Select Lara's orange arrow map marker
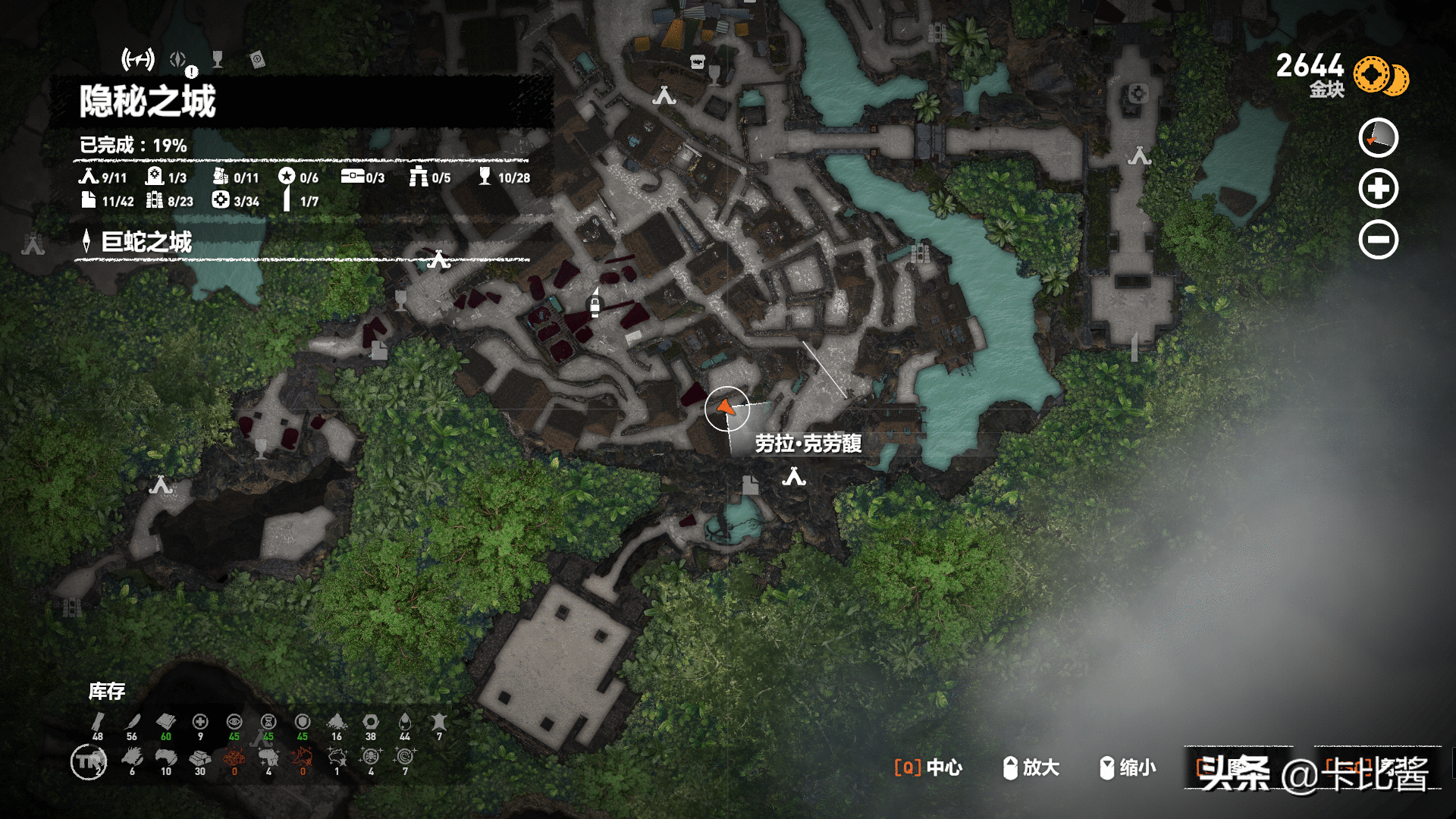The image size is (1456, 819). [x=726, y=408]
